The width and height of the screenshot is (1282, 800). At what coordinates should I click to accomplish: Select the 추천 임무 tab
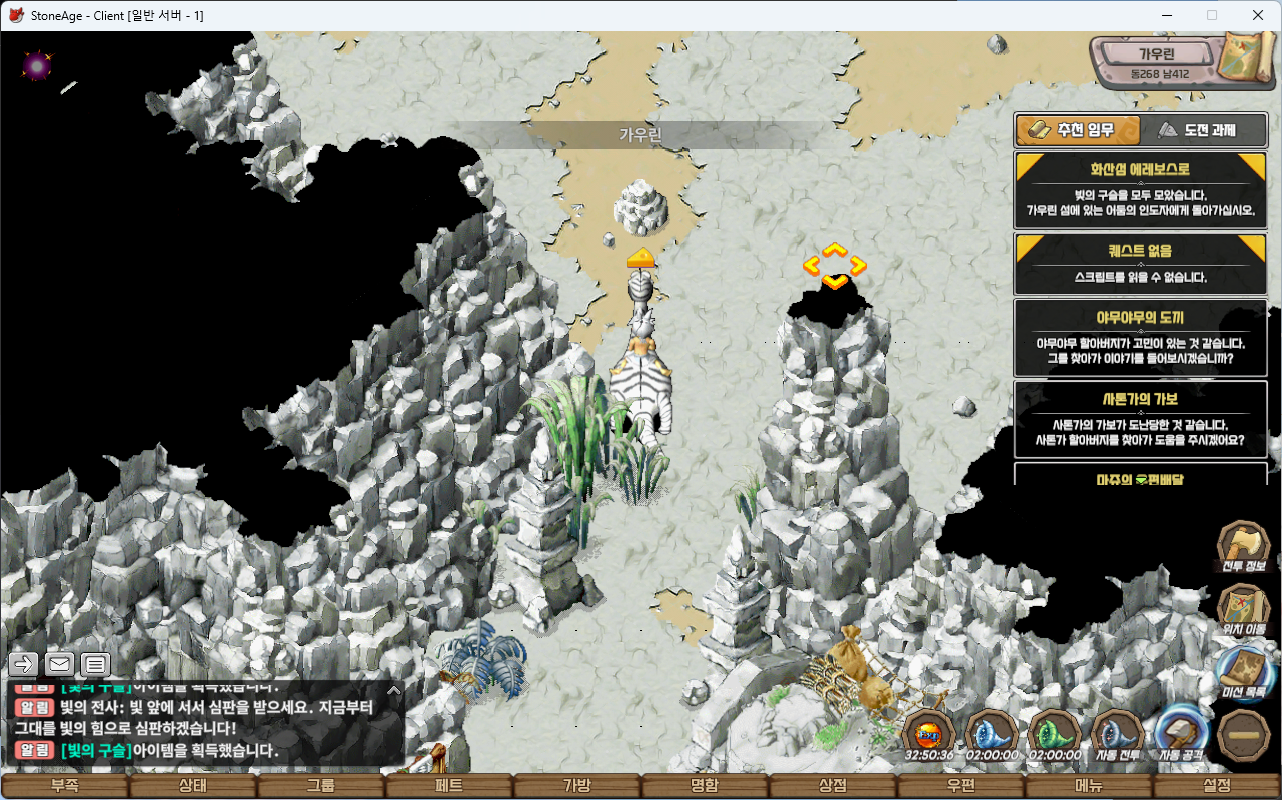point(1079,130)
